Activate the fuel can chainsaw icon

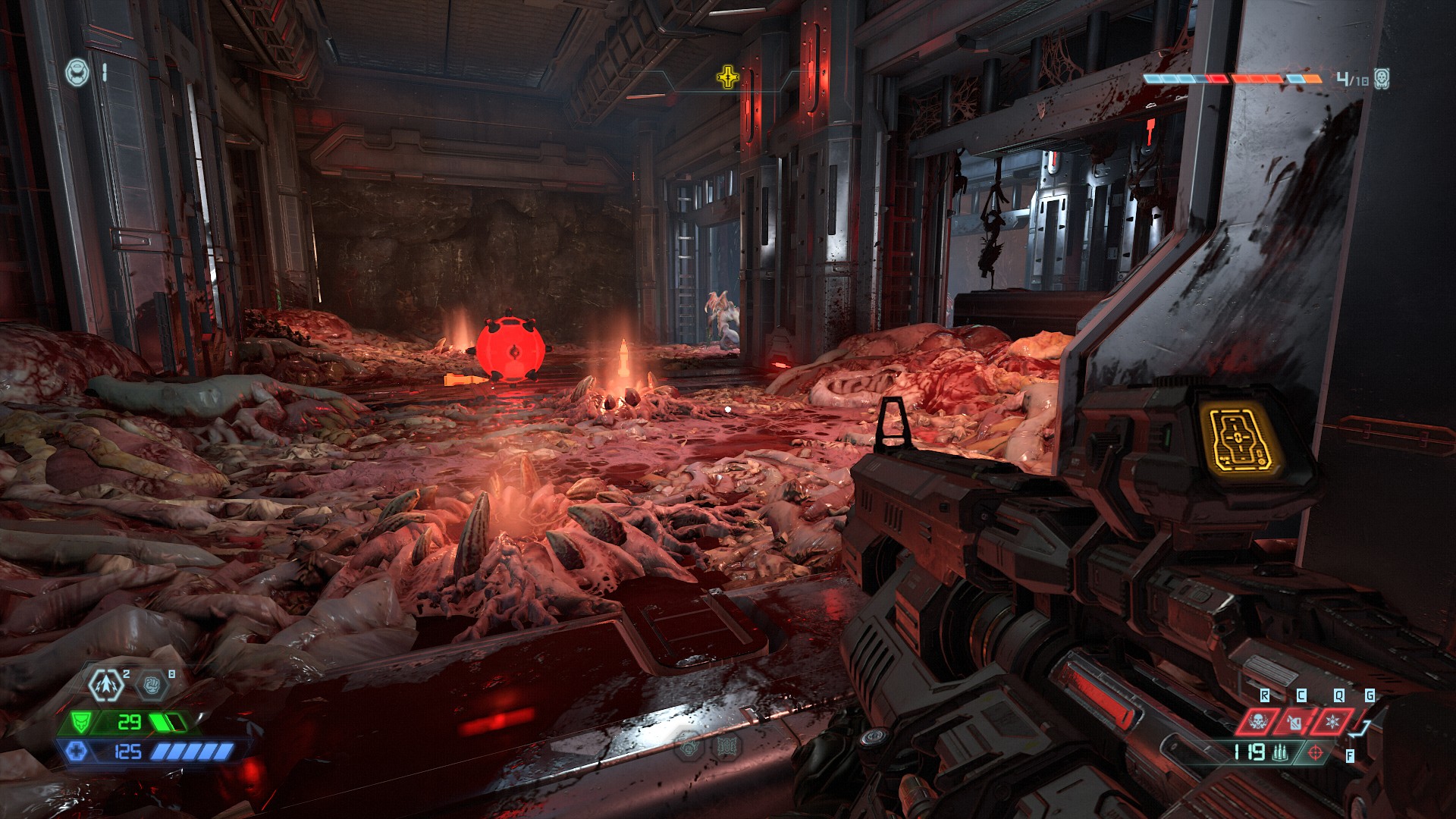point(1295,721)
